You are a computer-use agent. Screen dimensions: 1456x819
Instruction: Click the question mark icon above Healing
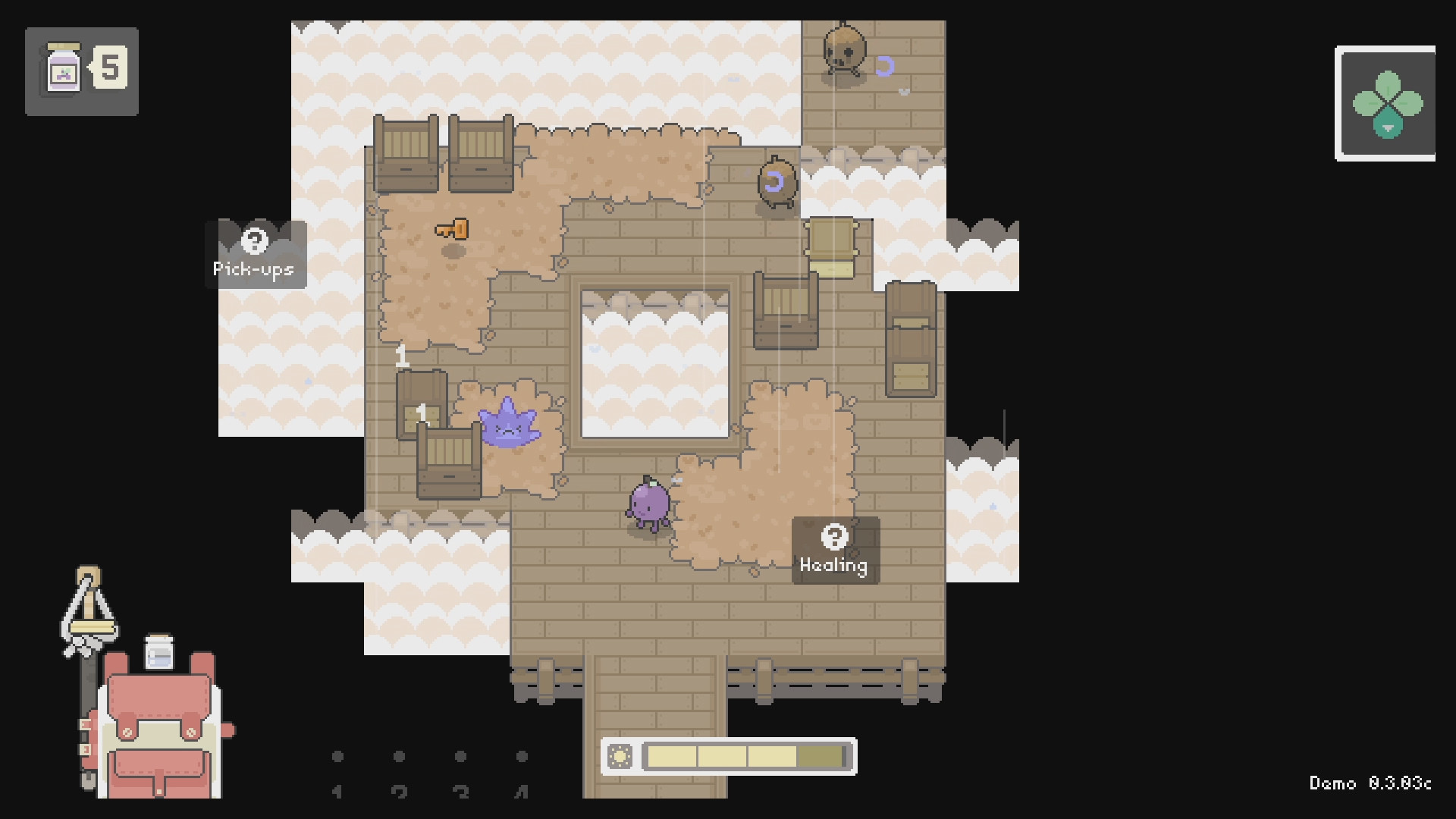[x=835, y=535]
